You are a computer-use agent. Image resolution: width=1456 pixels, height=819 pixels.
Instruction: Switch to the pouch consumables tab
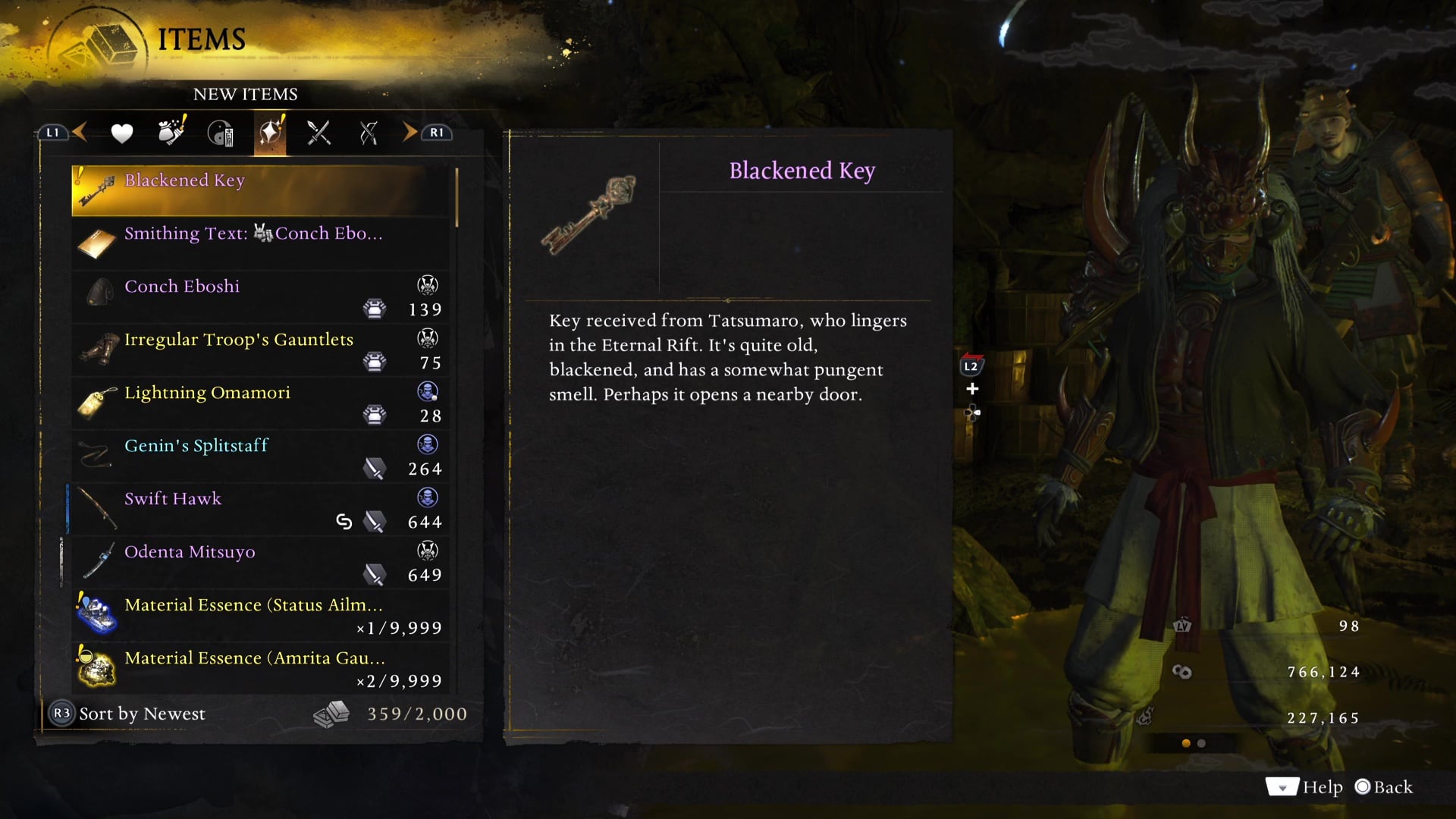[x=171, y=133]
